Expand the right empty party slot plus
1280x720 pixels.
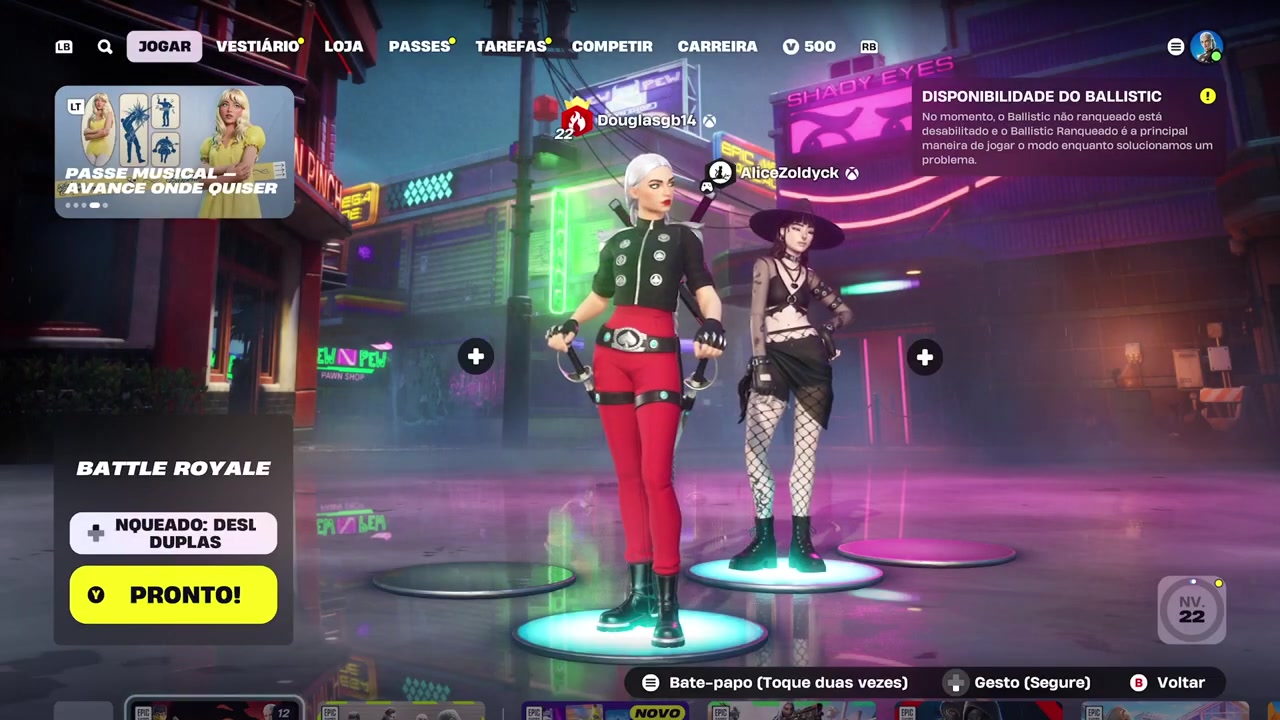923,357
